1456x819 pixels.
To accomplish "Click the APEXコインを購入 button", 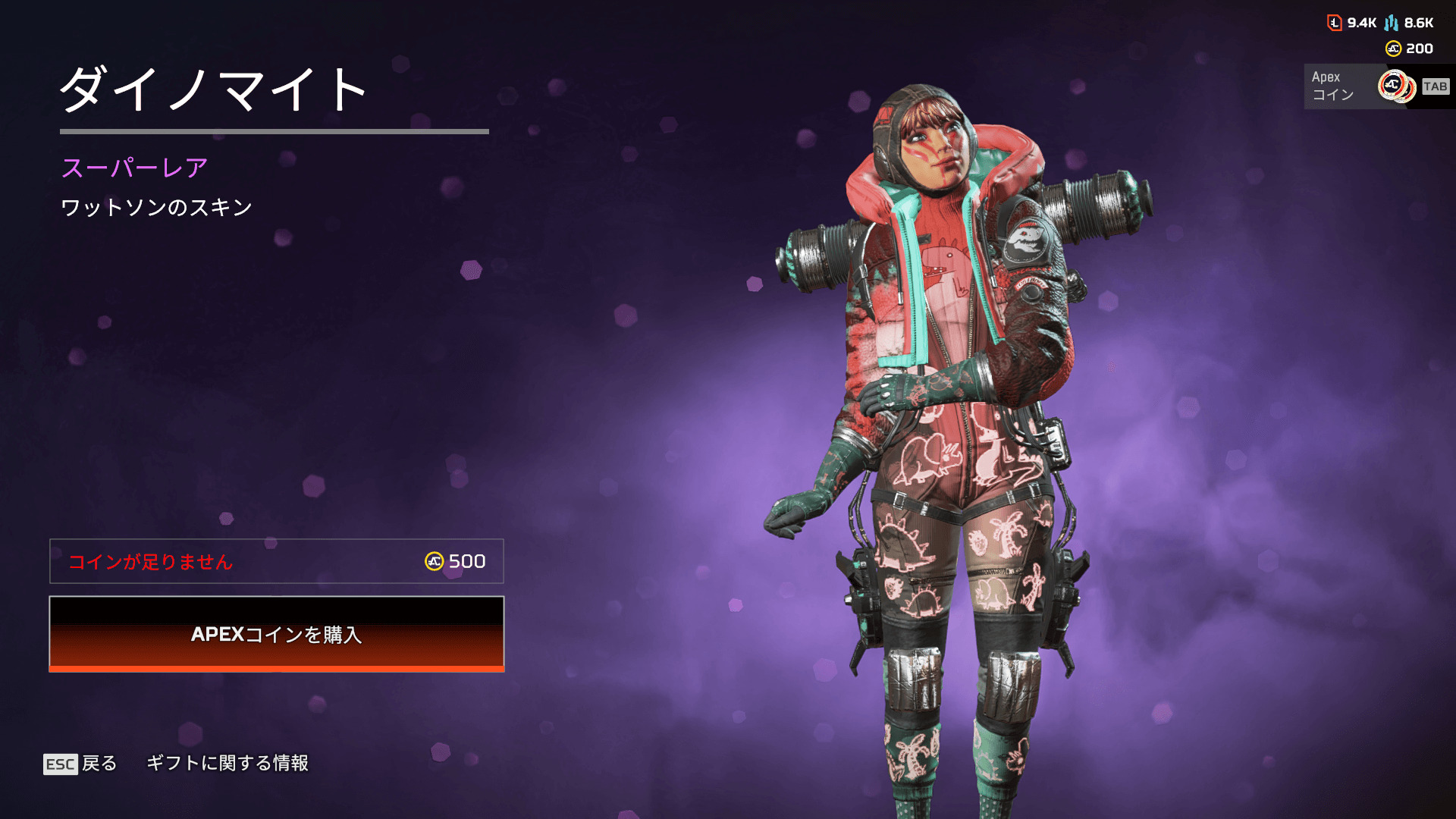I will (277, 634).
